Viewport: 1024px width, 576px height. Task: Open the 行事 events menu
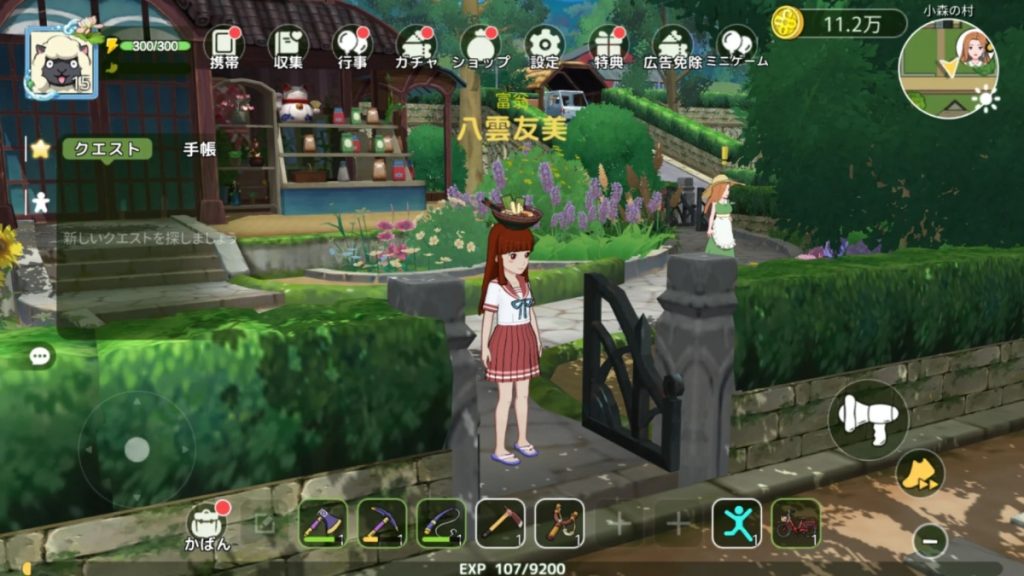(352, 45)
